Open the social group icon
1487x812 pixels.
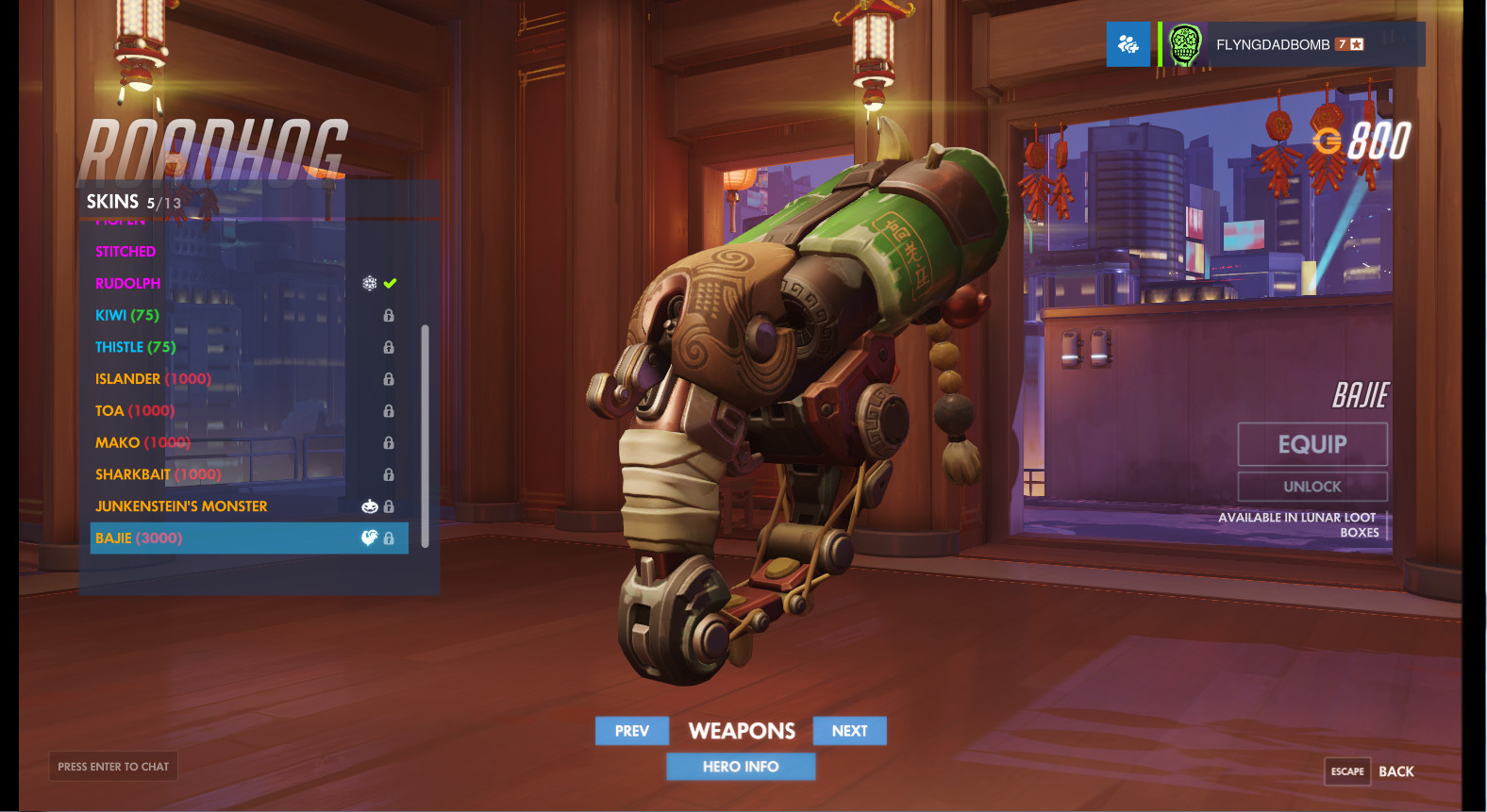1128,44
